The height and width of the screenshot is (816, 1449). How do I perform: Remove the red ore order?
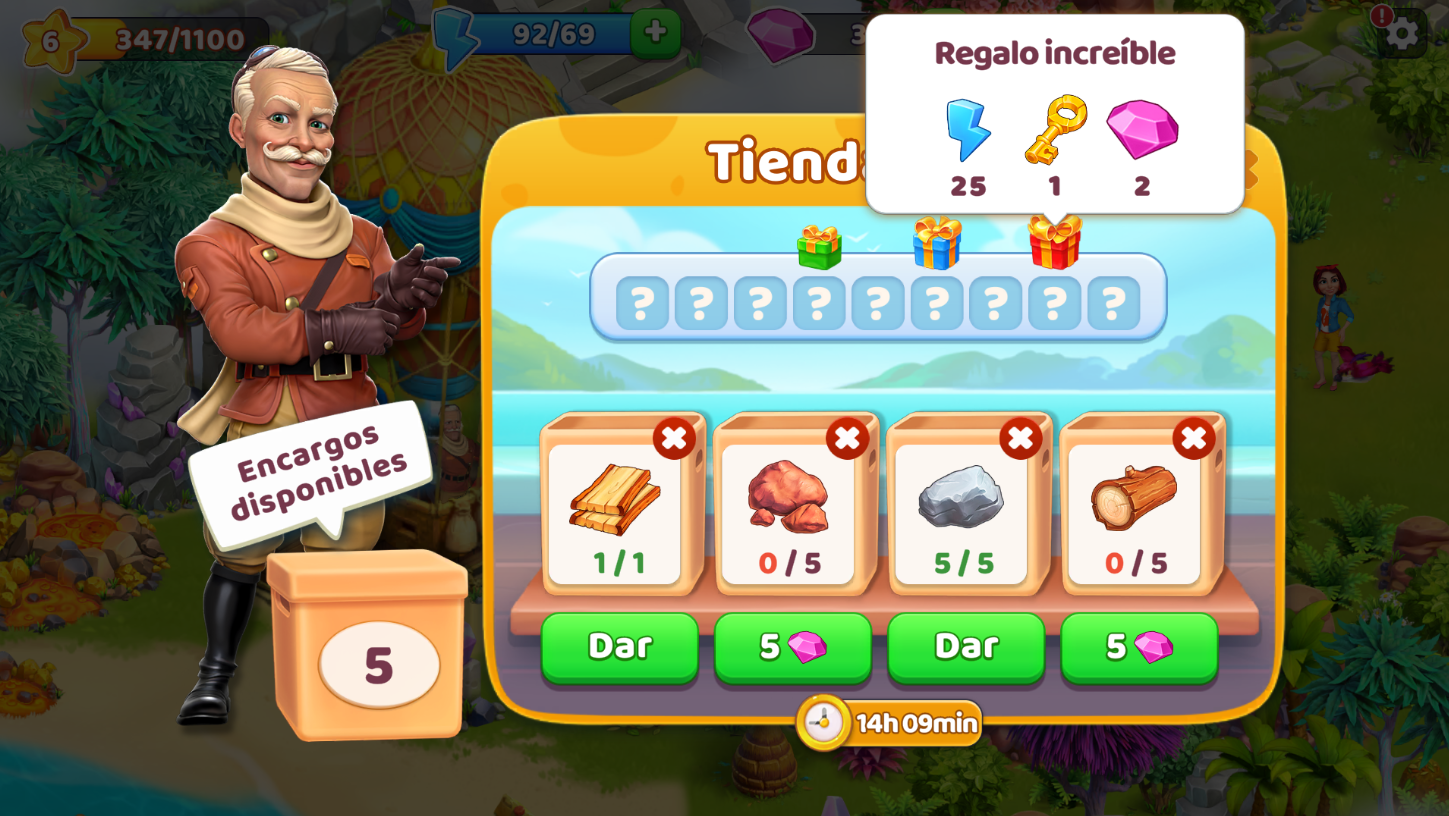pyautogui.click(x=847, y=438)
